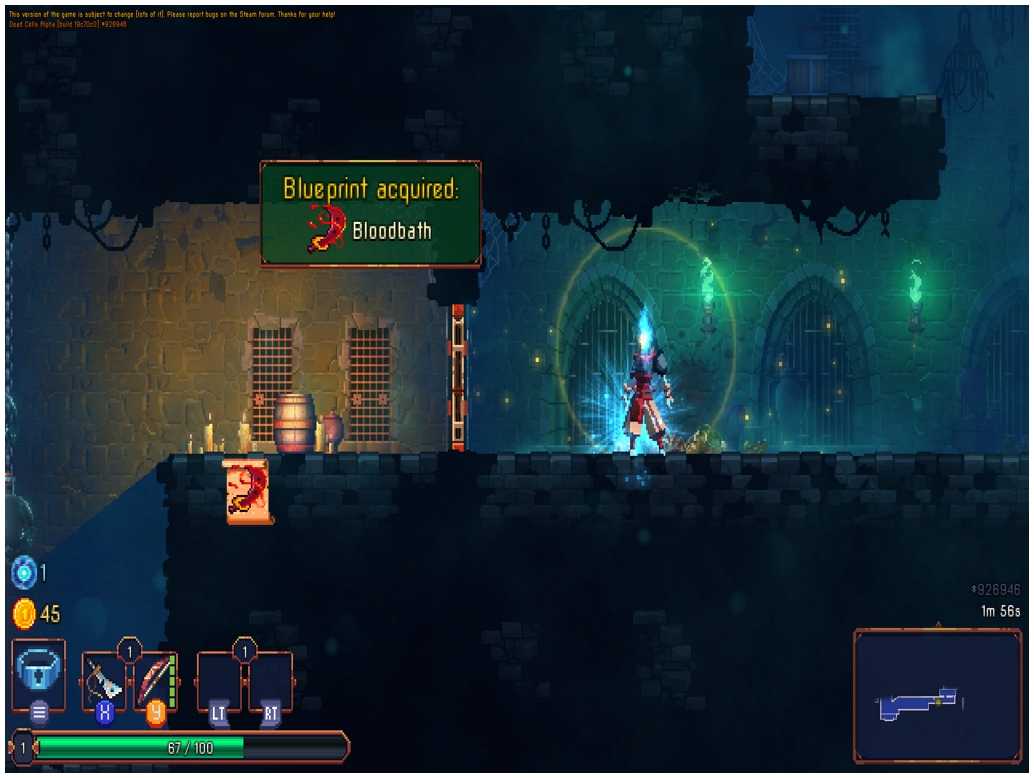Click the Bloodbath blueprint notification
This screenshot has height=778, width=1034.
pos(370,214)
